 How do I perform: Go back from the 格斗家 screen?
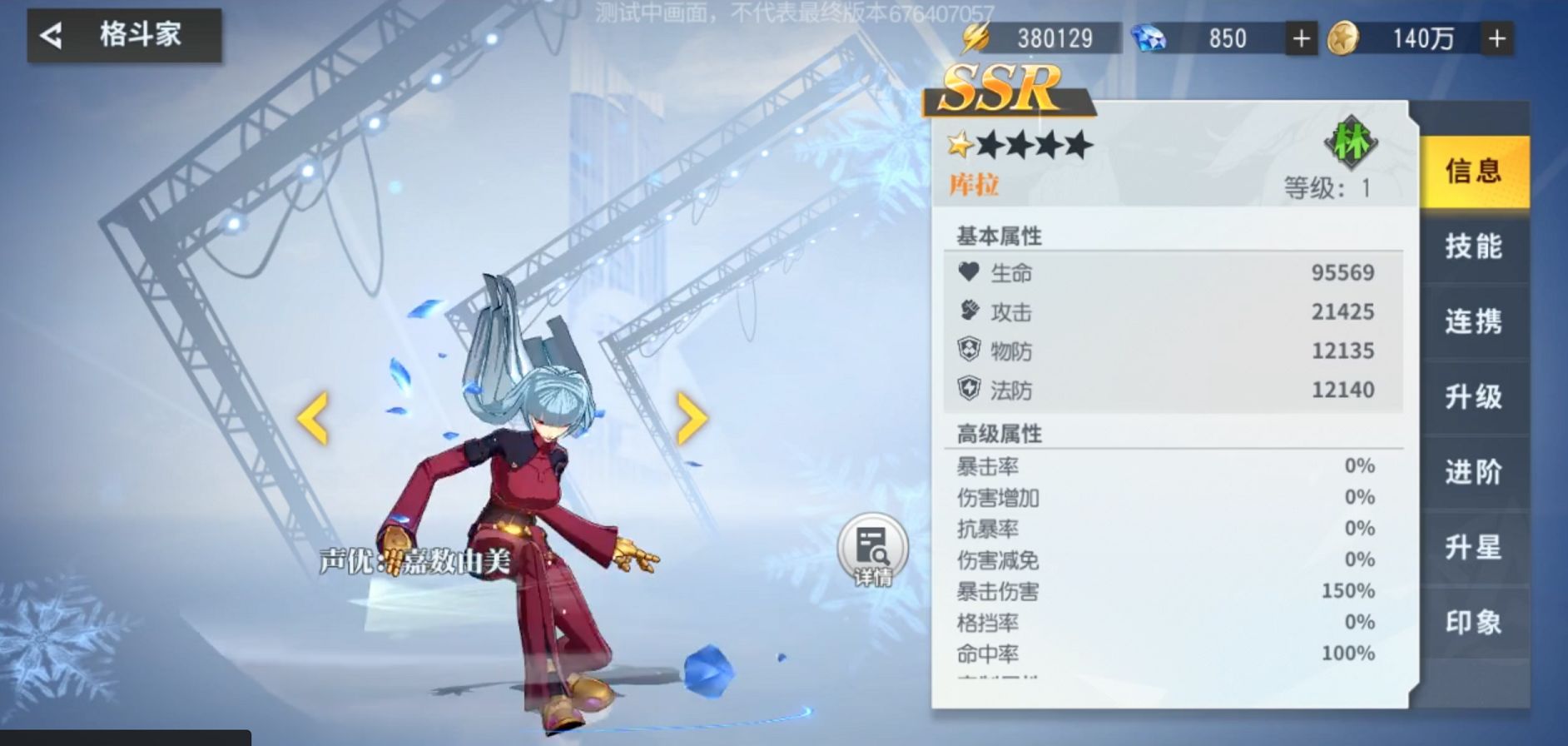click(x=52, y=36)
